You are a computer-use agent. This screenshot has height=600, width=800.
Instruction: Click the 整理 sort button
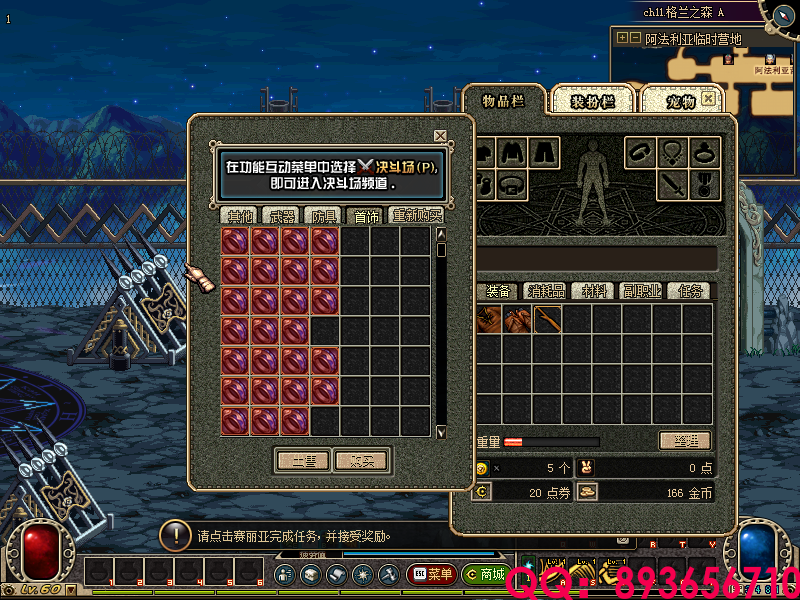coord(685,441)
